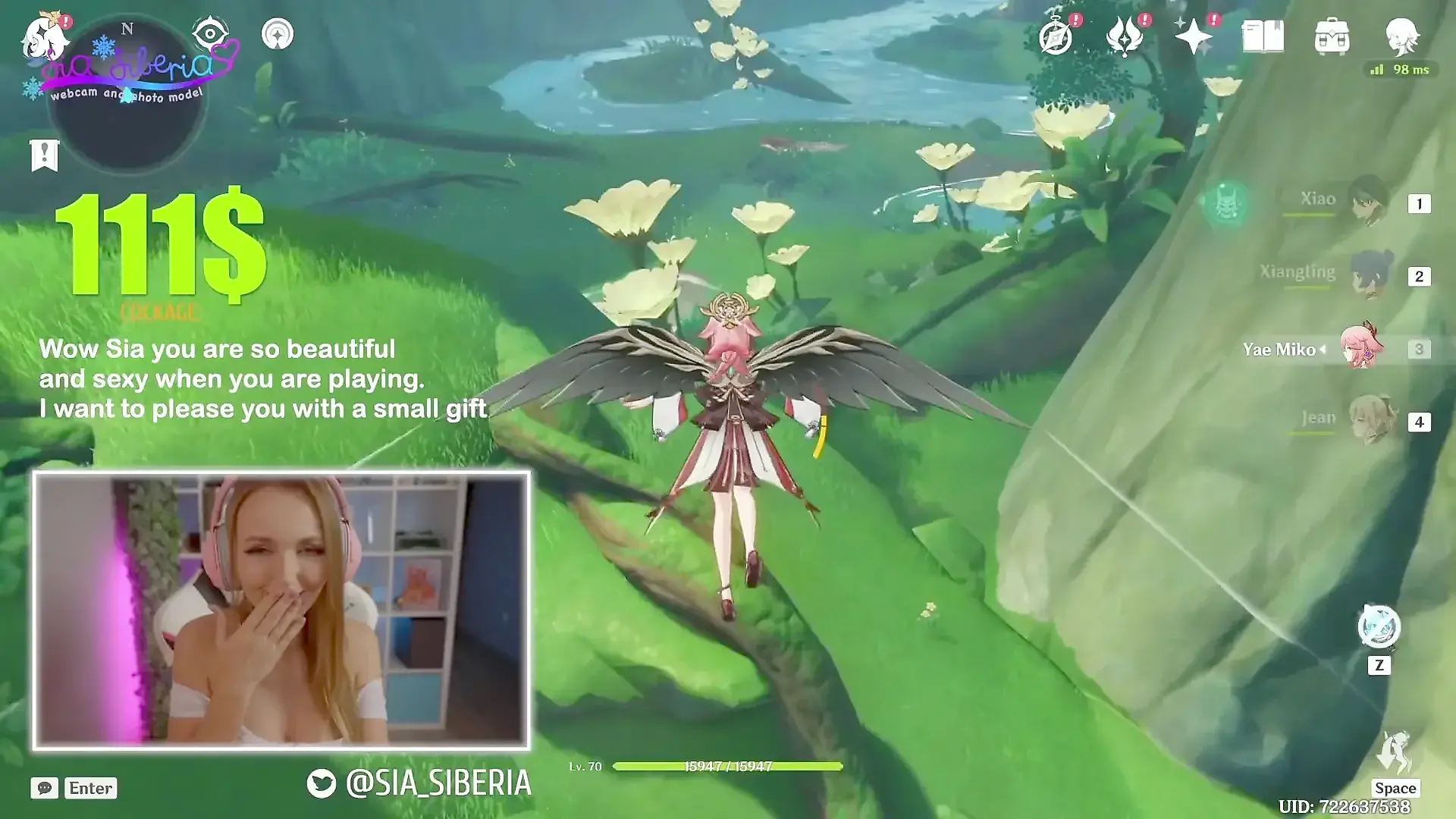This screenshot has width=1456, height=819.
Task: Click the drop-down action icon above Space
Action: 1395,752
